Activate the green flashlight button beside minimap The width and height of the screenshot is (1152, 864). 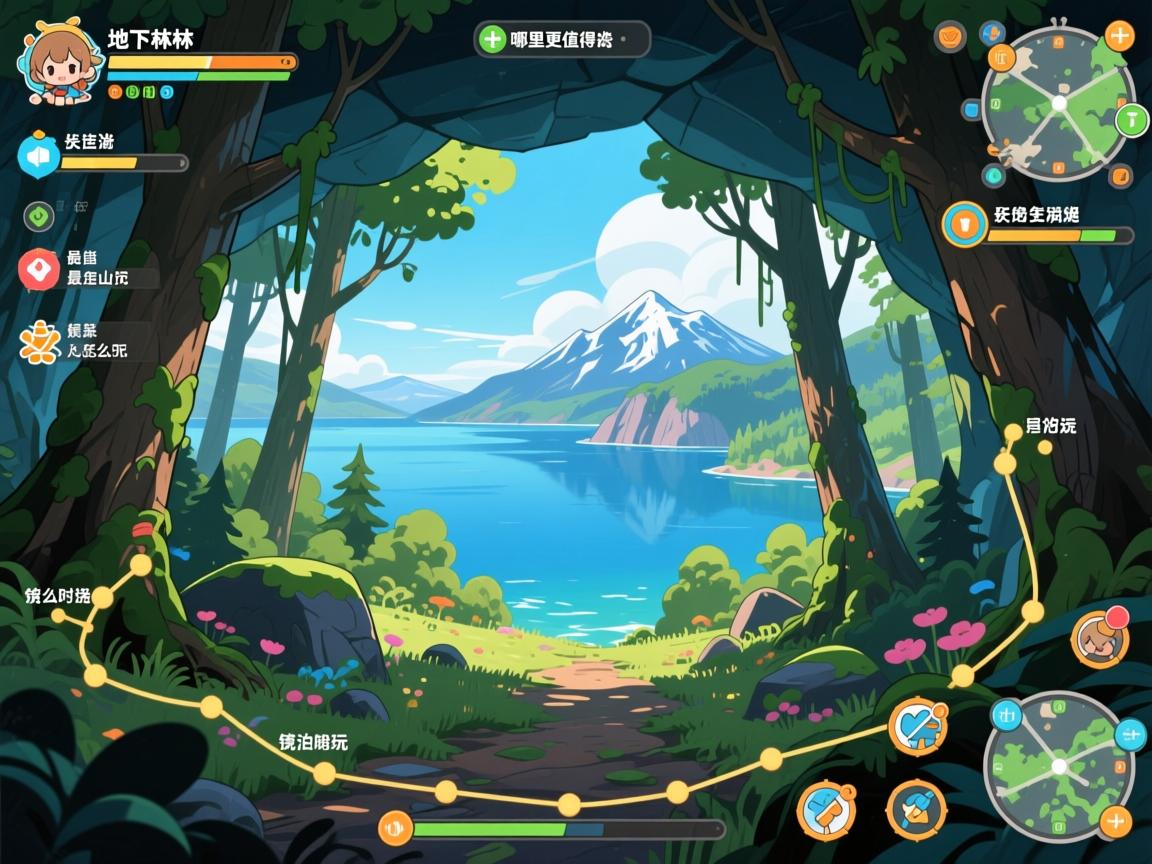point(1131,121)
